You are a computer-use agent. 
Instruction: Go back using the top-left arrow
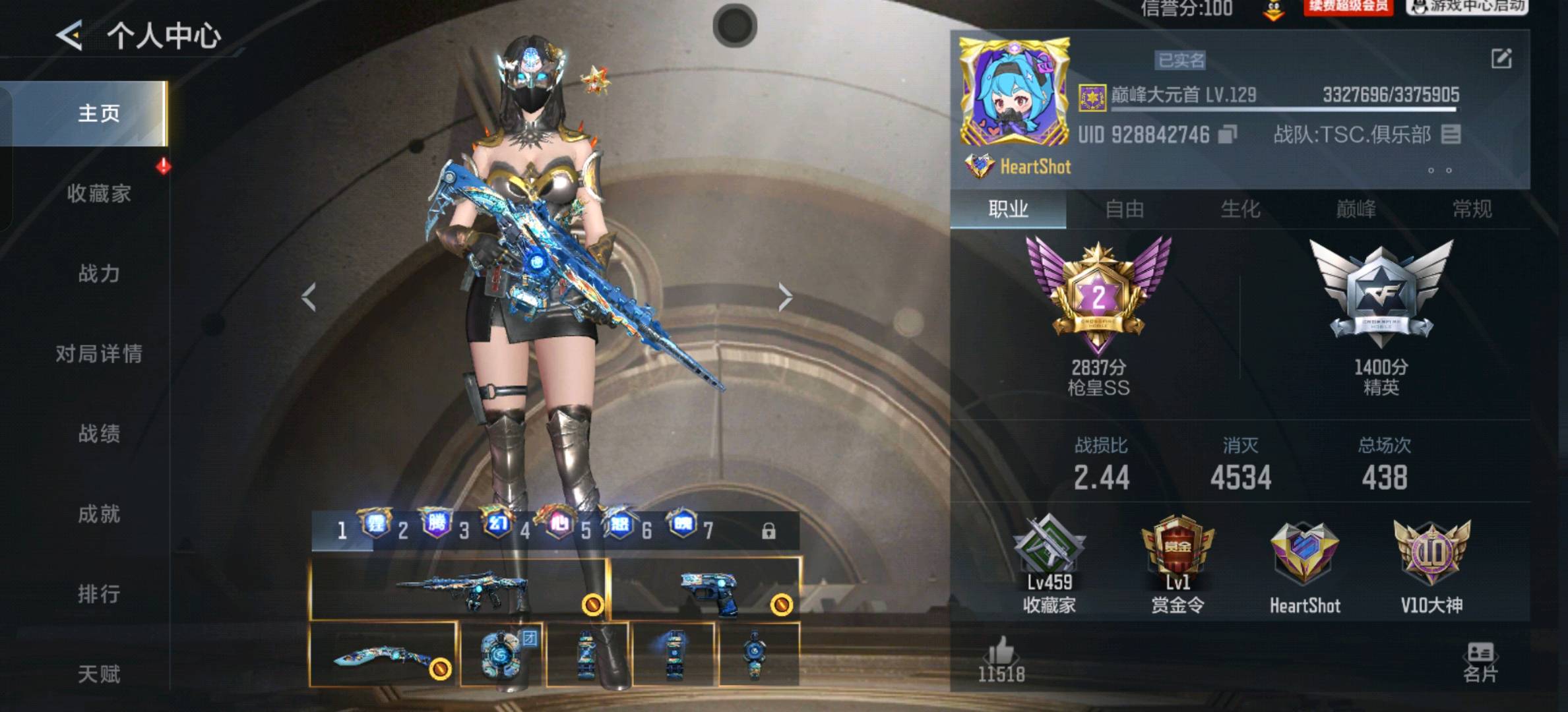(x=69, y=35)
